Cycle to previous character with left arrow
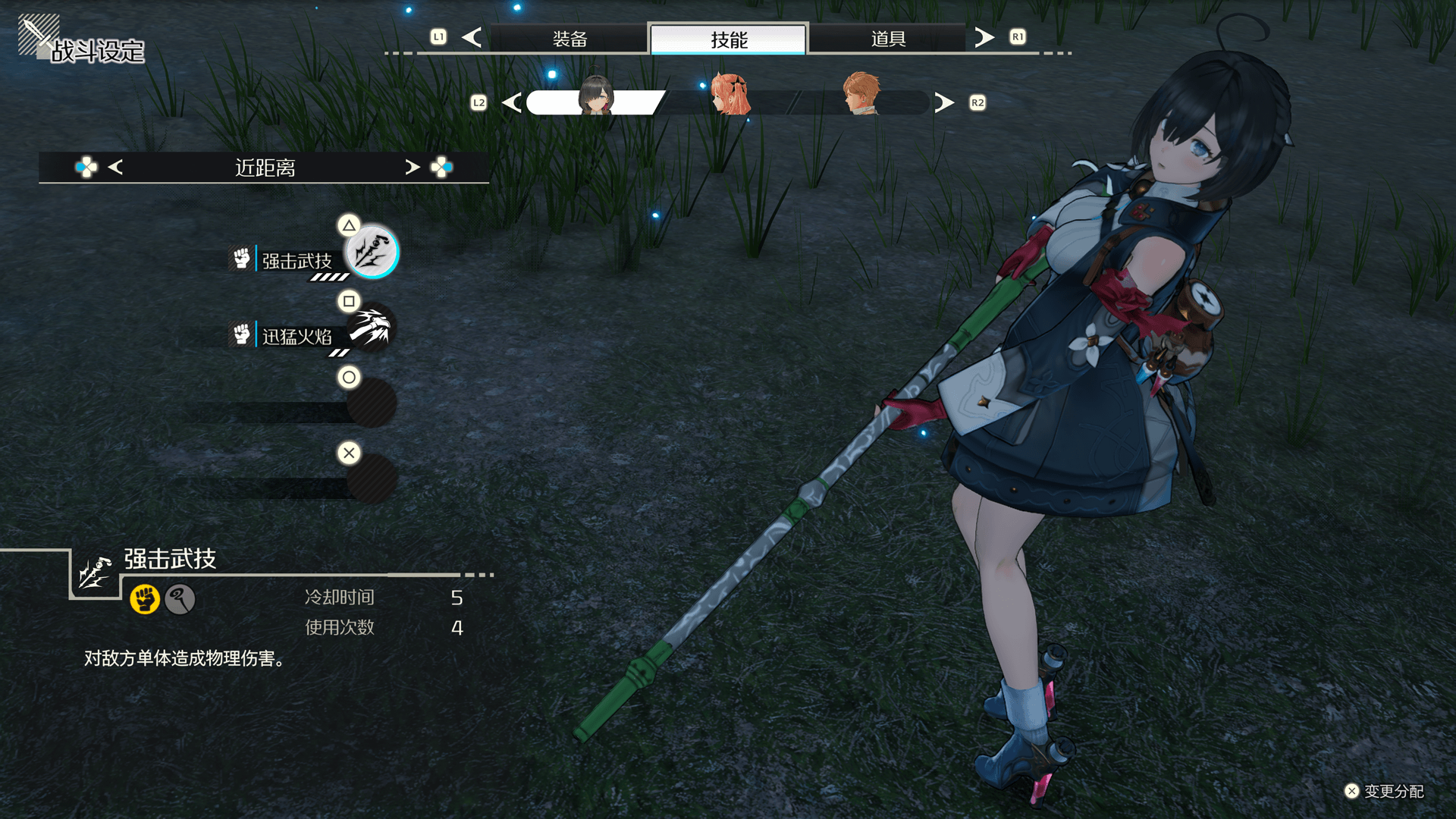The image size is (1456, 819). pyautogui.click(x=512, y=102)
